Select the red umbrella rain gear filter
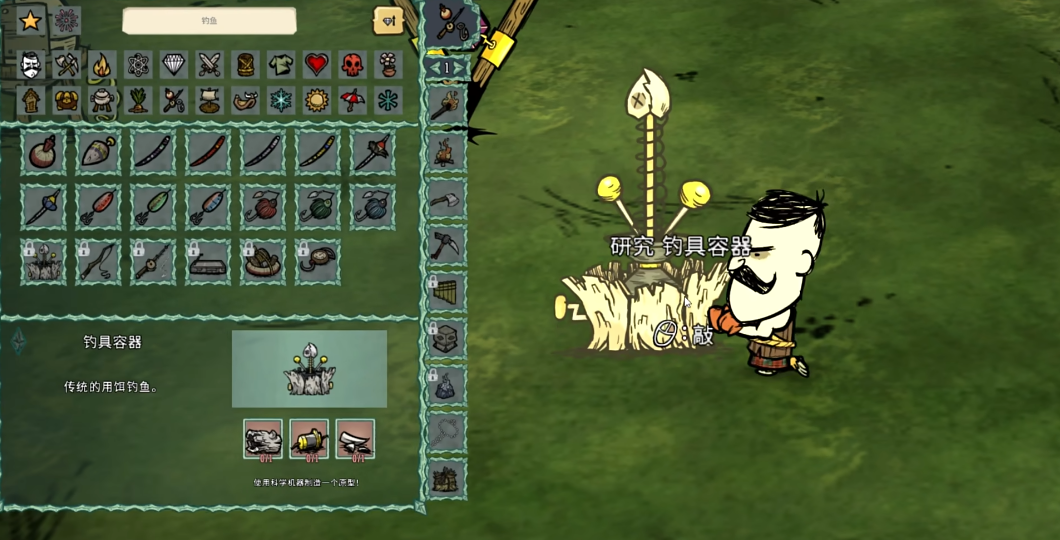Viewport: 1060px width, 540px height. pos(352,101)
